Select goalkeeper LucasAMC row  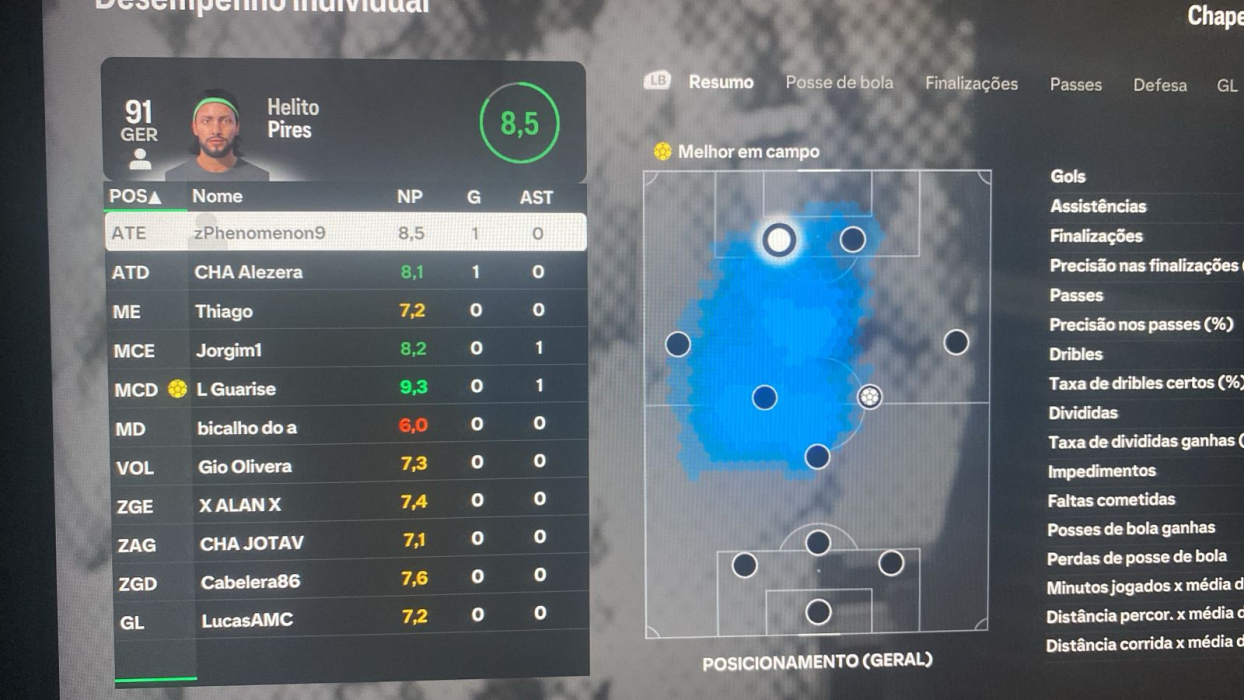tap(345, 620)
